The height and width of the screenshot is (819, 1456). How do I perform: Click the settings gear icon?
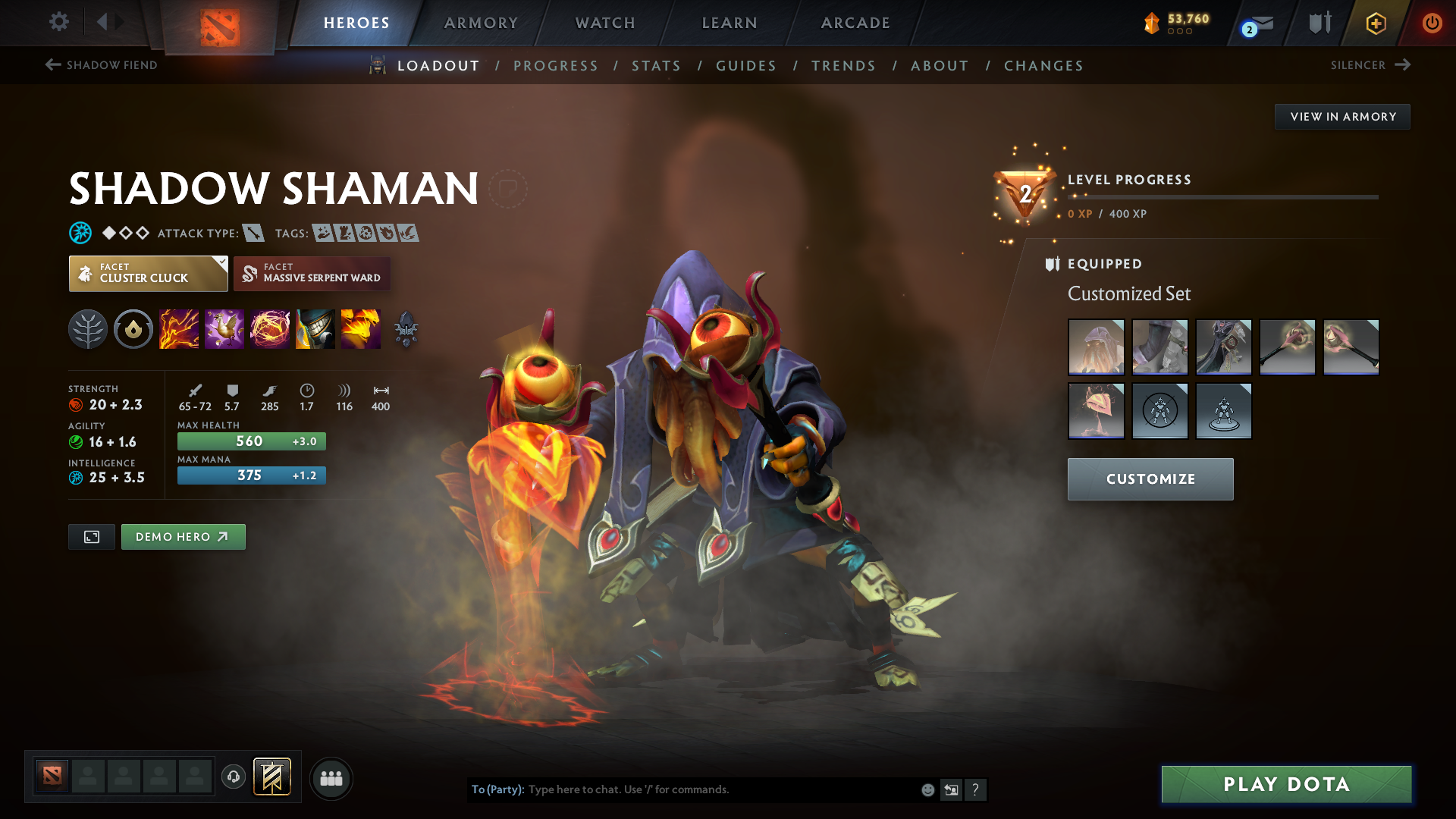coord(59,22)
